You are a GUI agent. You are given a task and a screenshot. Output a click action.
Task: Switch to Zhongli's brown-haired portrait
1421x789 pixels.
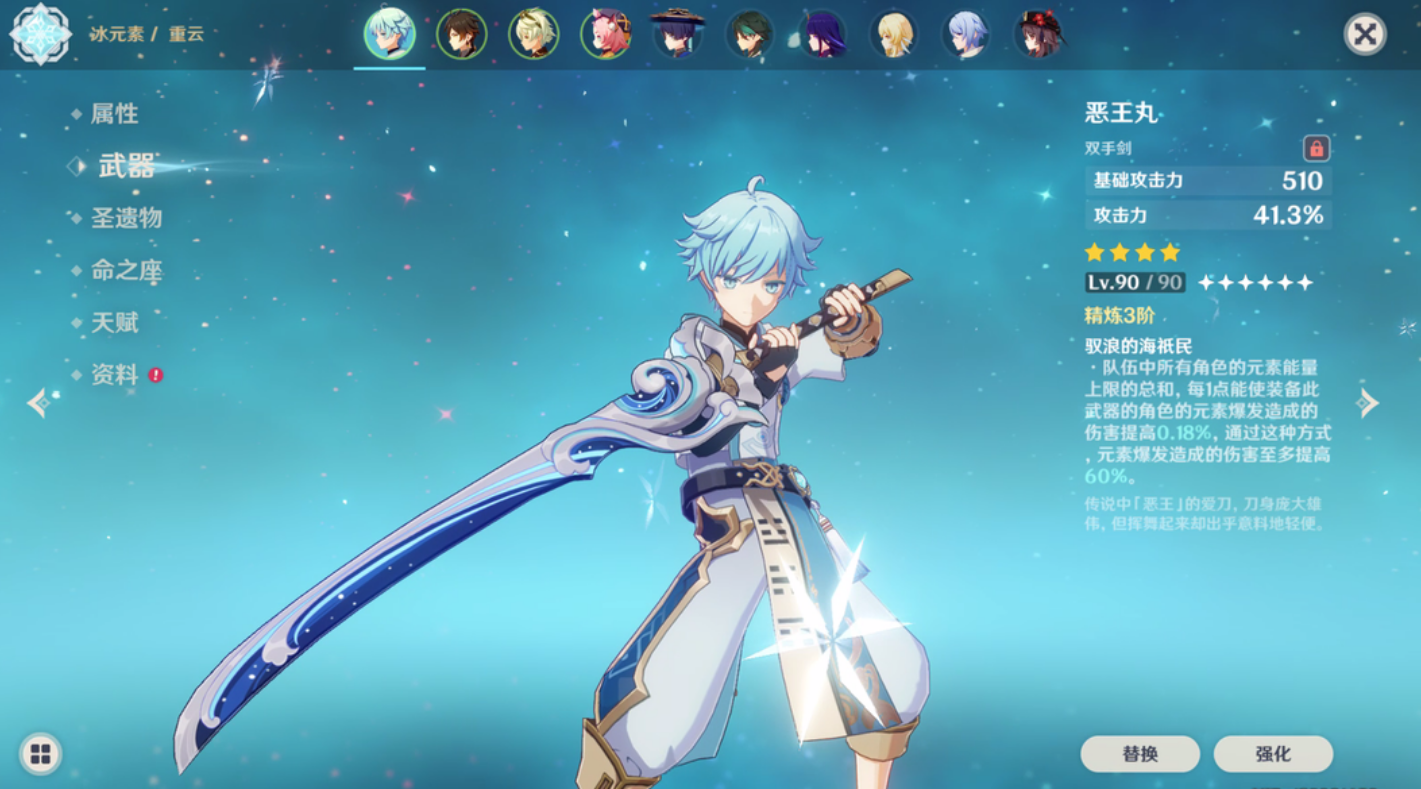click(x=461, y=34)
